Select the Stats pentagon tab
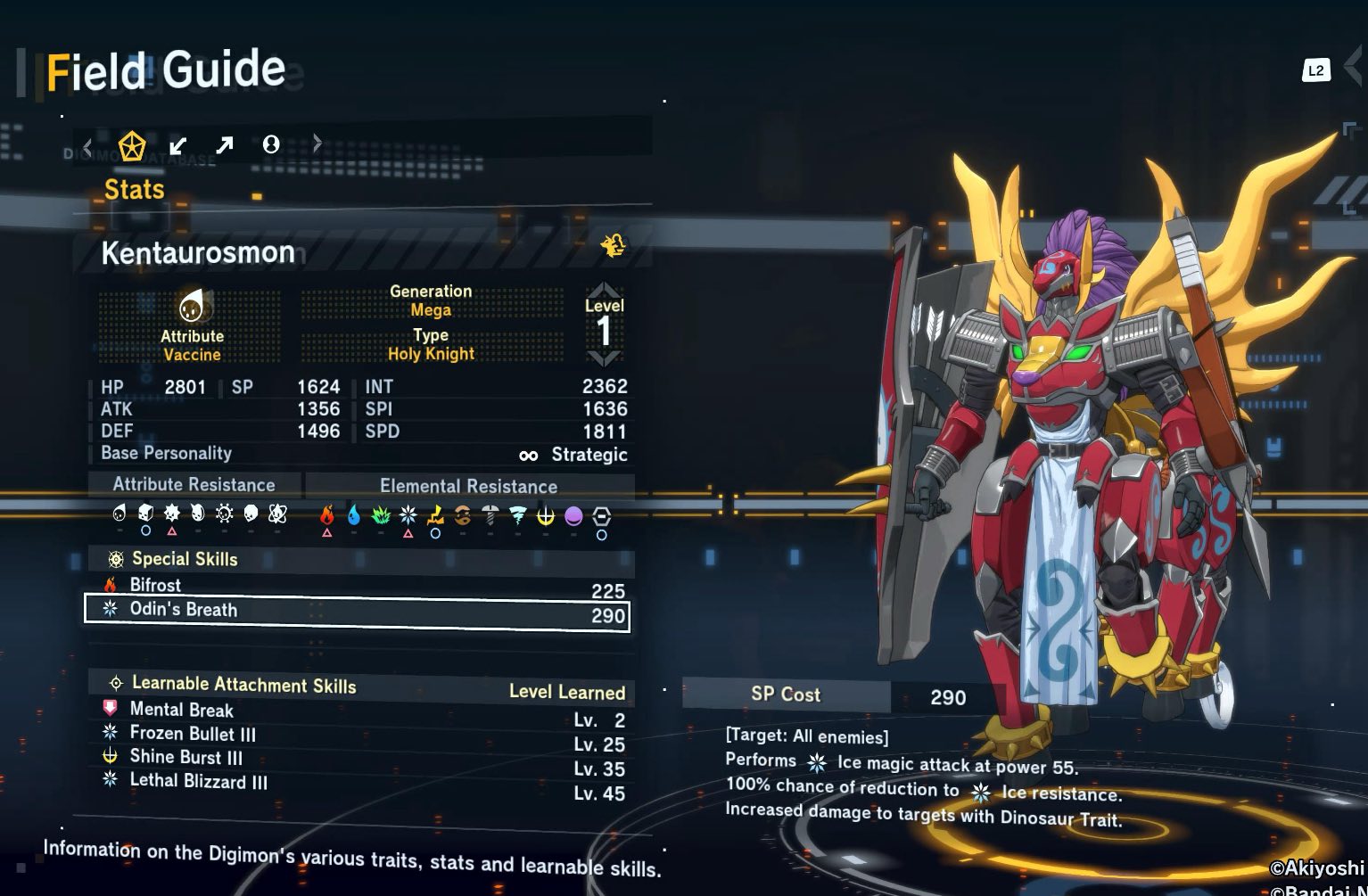1368x896 pixels. (132, 145)
